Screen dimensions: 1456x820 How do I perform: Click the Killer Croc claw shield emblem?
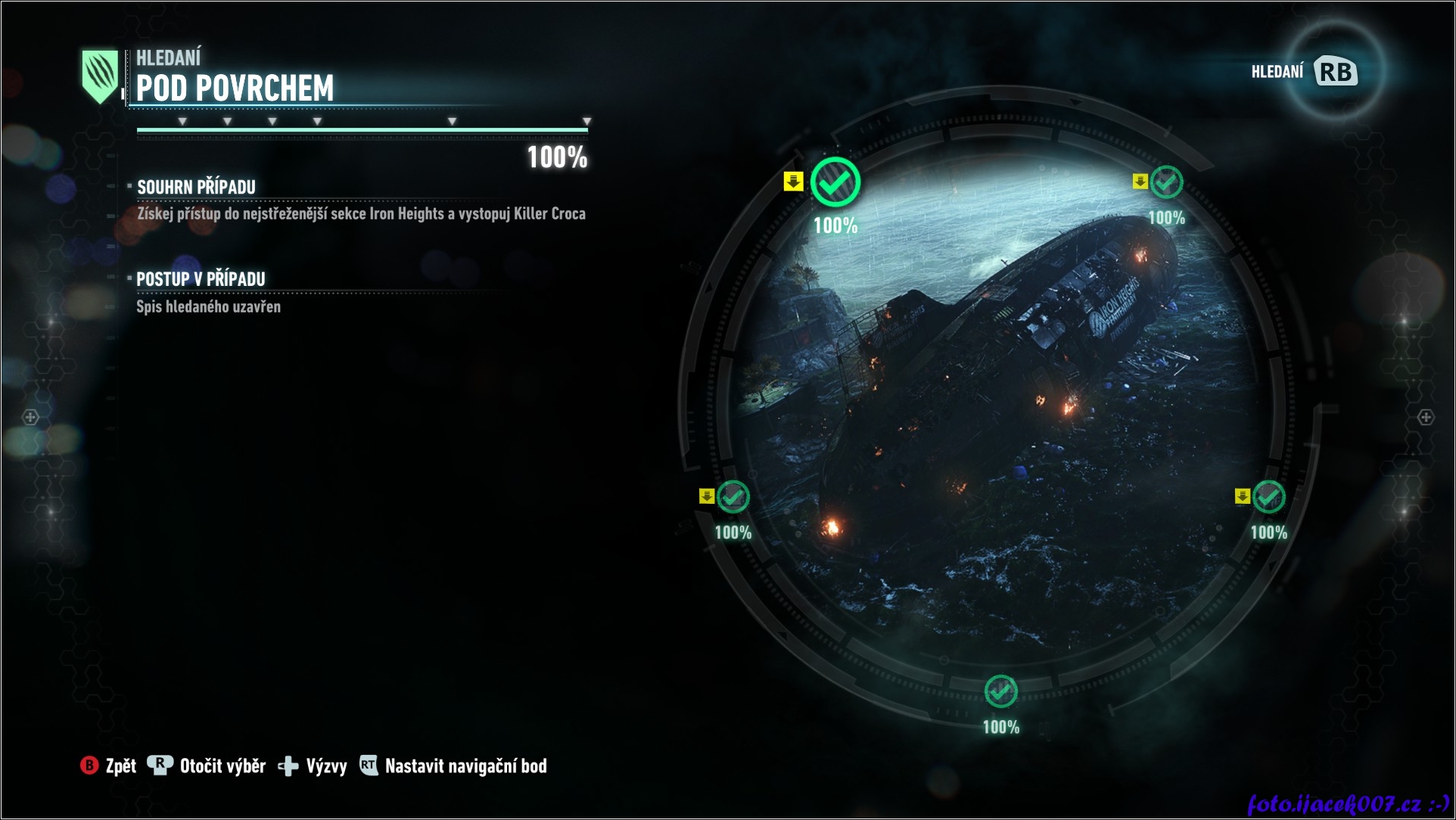click(x=100, y=76)
